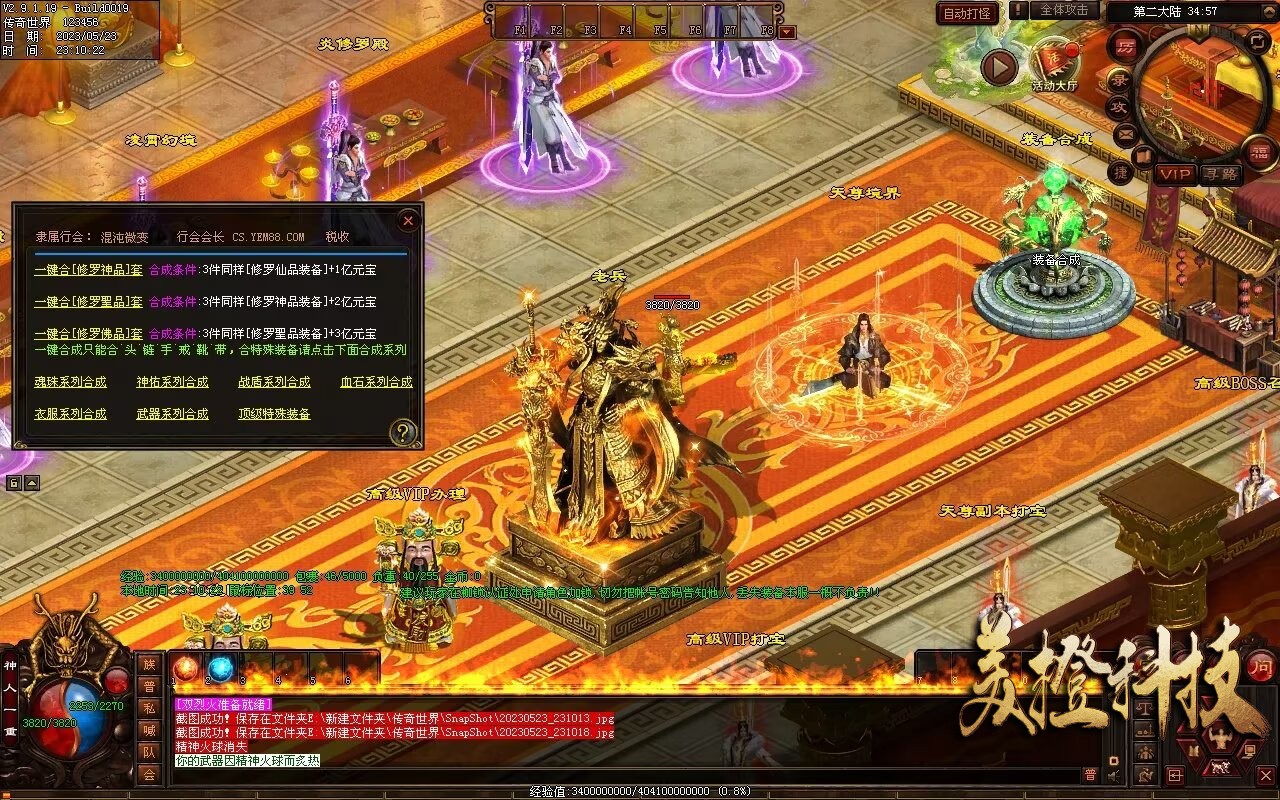Click the VIP button below minimap
This screenshot has height=800, width=1280.
pyautogui.click(x=1175, y=174)
